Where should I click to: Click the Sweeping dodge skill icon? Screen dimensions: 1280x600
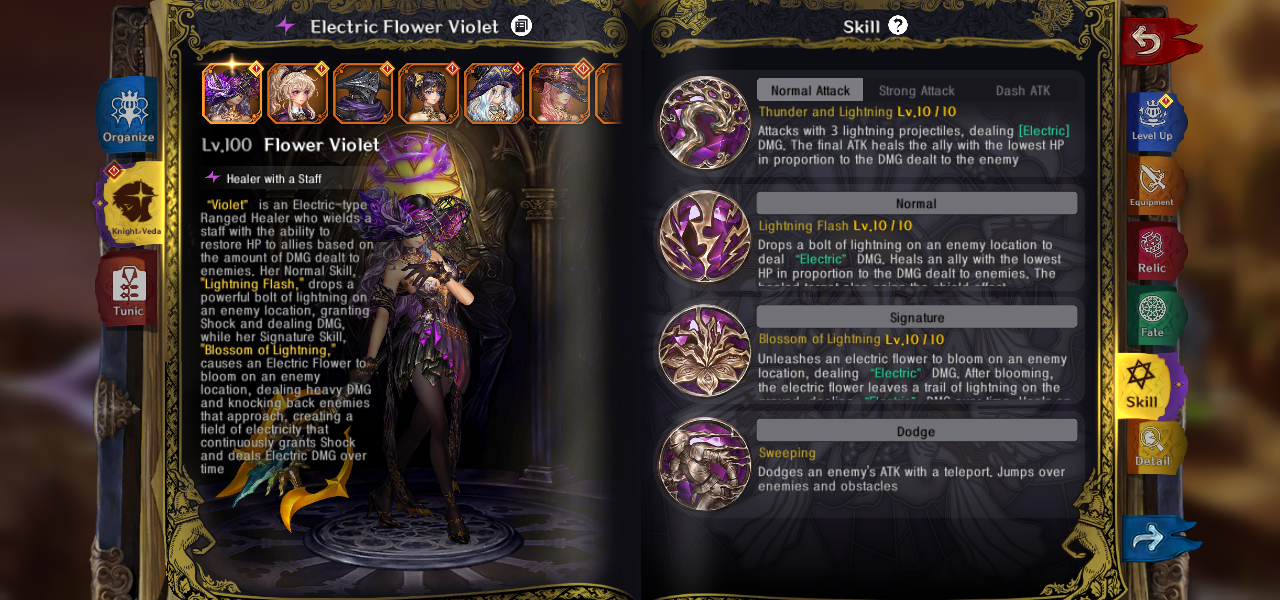pos(705,464)
